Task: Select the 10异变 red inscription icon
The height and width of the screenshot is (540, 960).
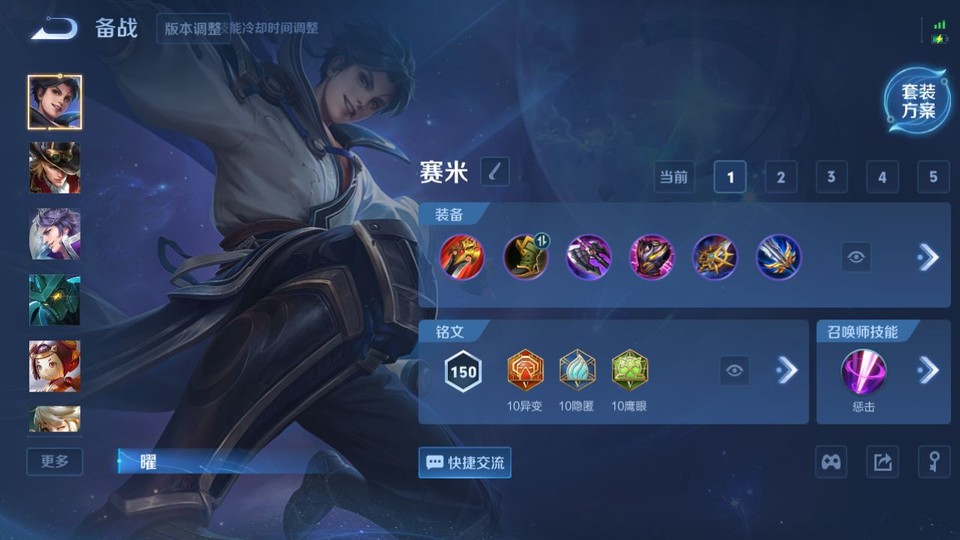Action: pos(523,371)
